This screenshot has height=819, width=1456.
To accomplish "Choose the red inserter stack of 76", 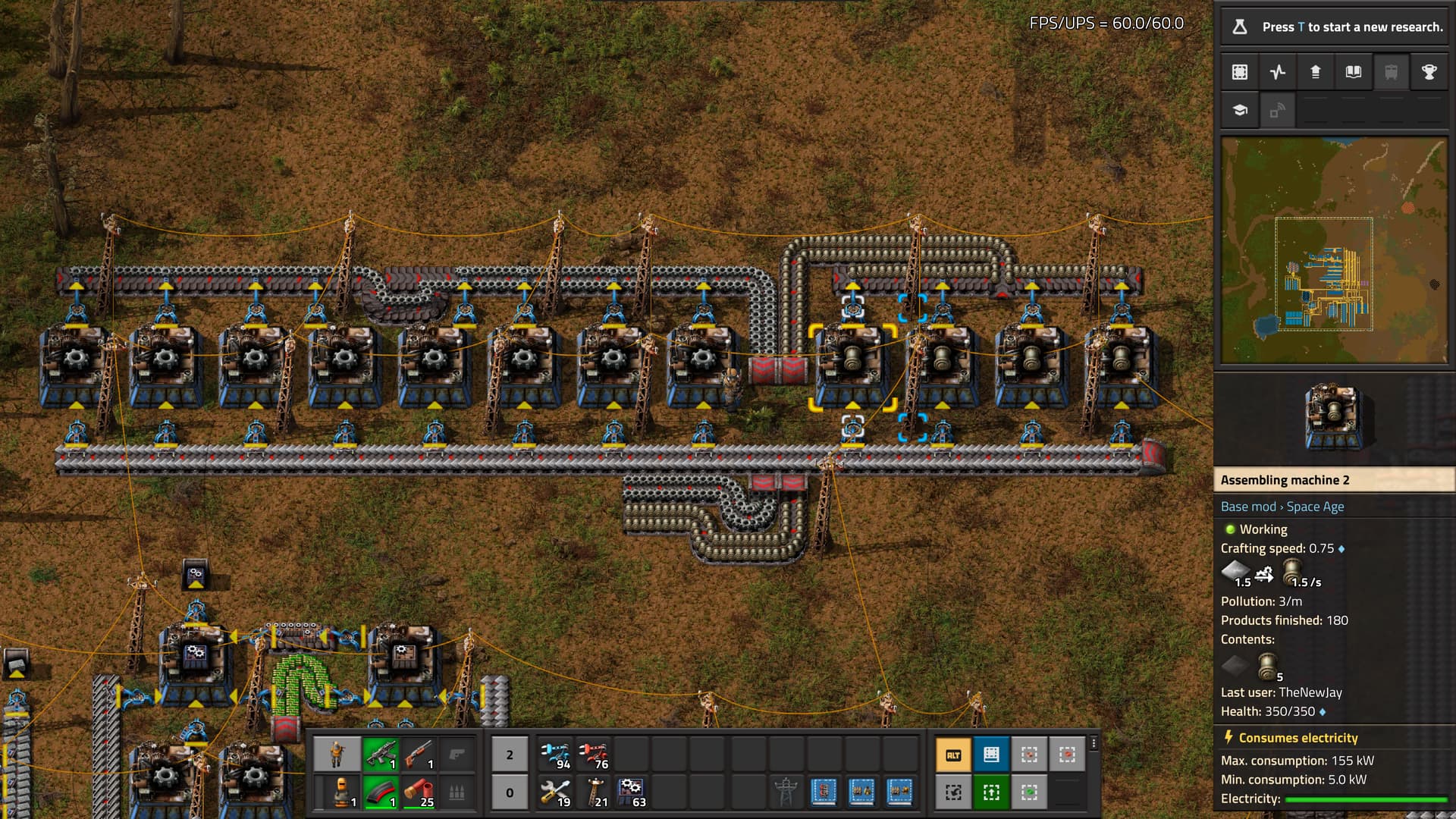I will pos(594,755).
